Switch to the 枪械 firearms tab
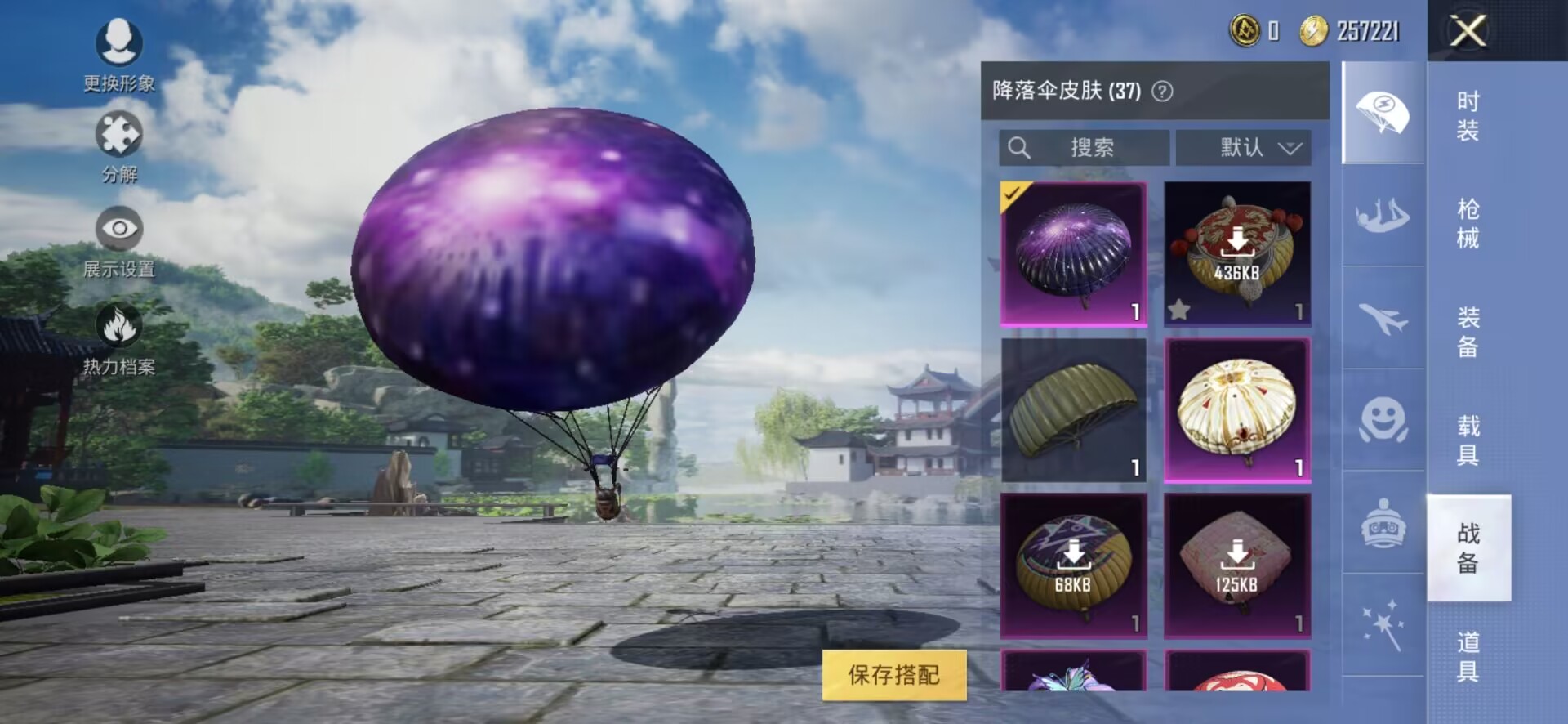Screen dimensions: 1568x724 point(1468,223)
